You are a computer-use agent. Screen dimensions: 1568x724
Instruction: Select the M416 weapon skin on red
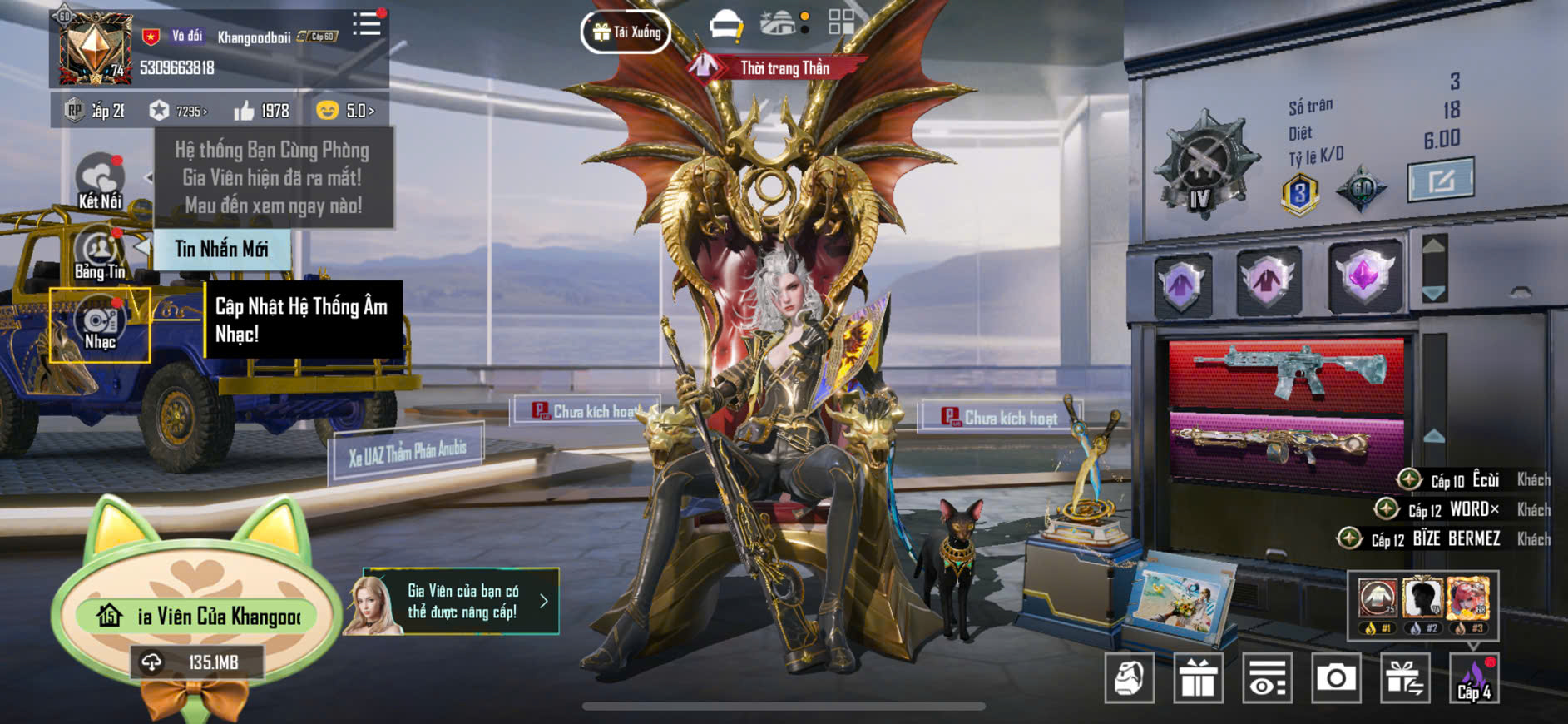pos(1286,374)
